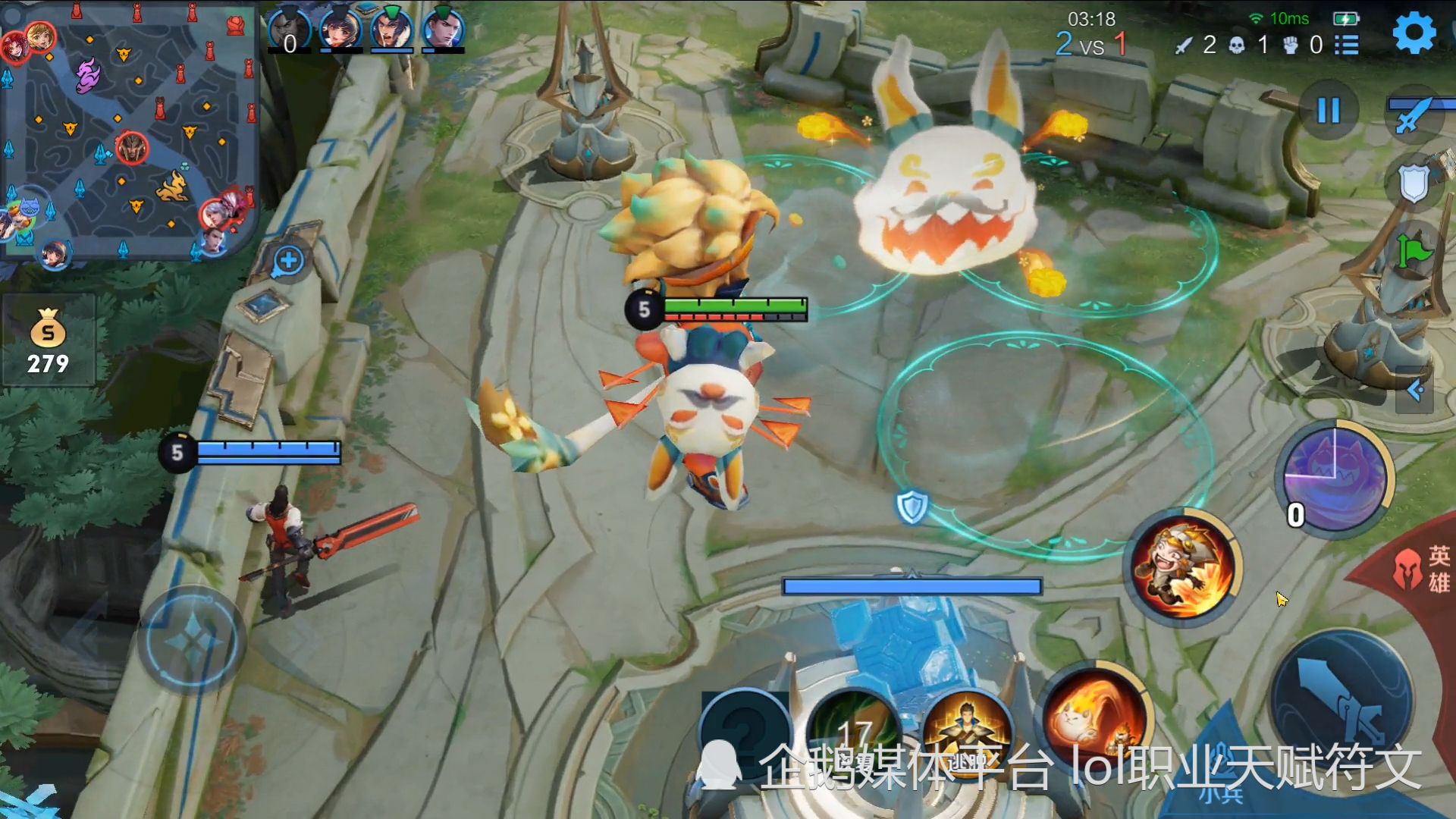Open the scoreboard list icon

[1347, 45]
